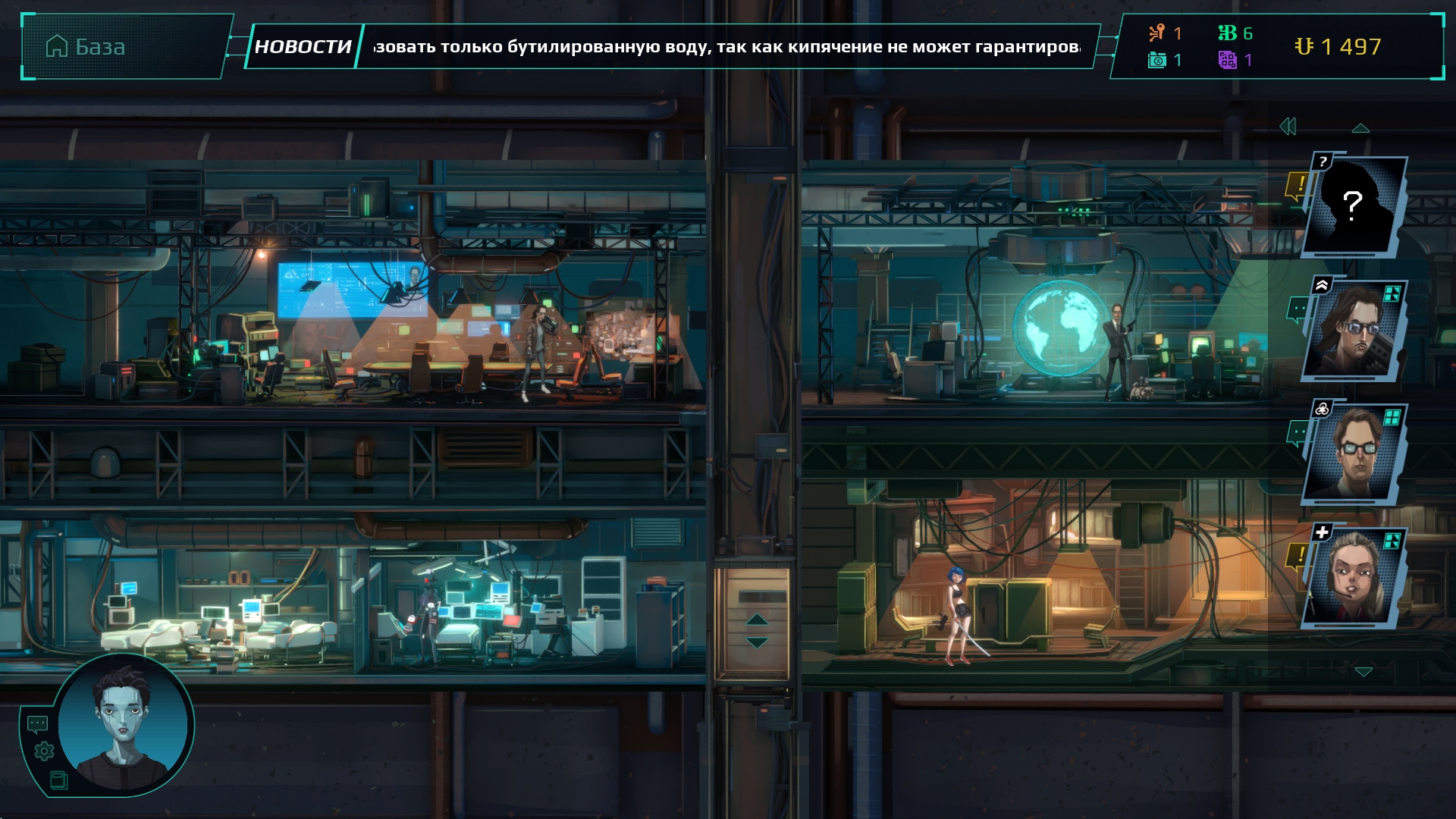This screenshot has width=1456, height=819.
Task: Show previous characters with the up arrow
Action: point(1360,128)
